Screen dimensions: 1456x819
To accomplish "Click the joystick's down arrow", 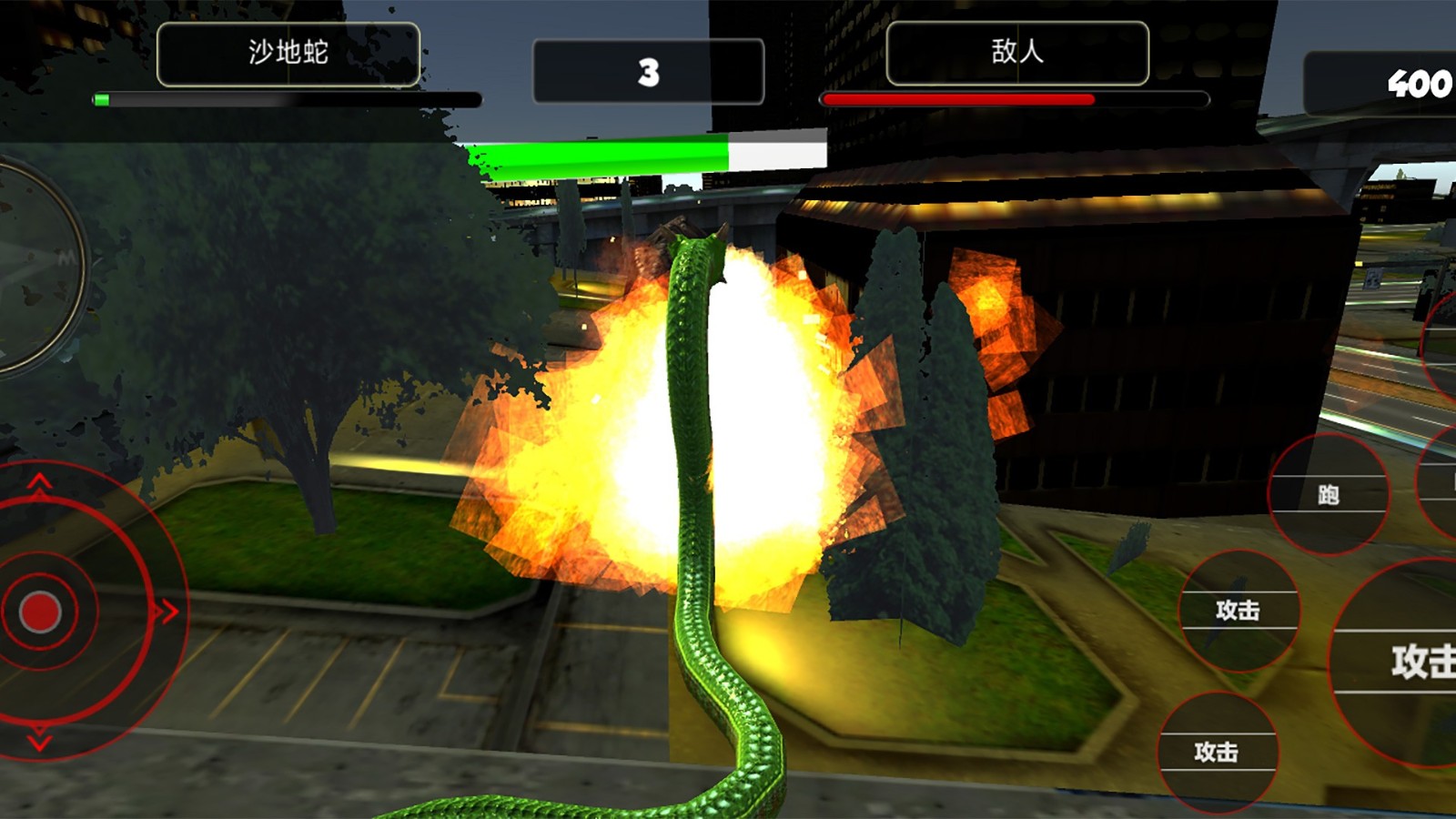I will coord(39,740).
